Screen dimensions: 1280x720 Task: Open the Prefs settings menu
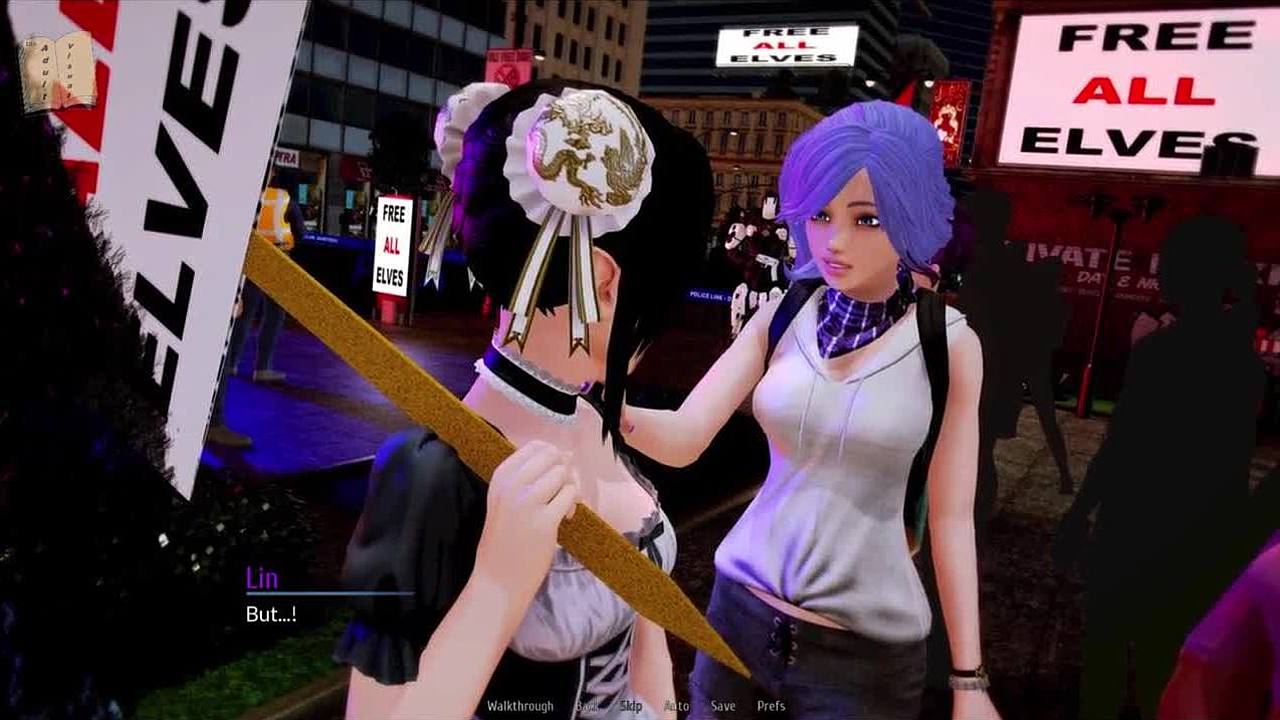(771, 706)
